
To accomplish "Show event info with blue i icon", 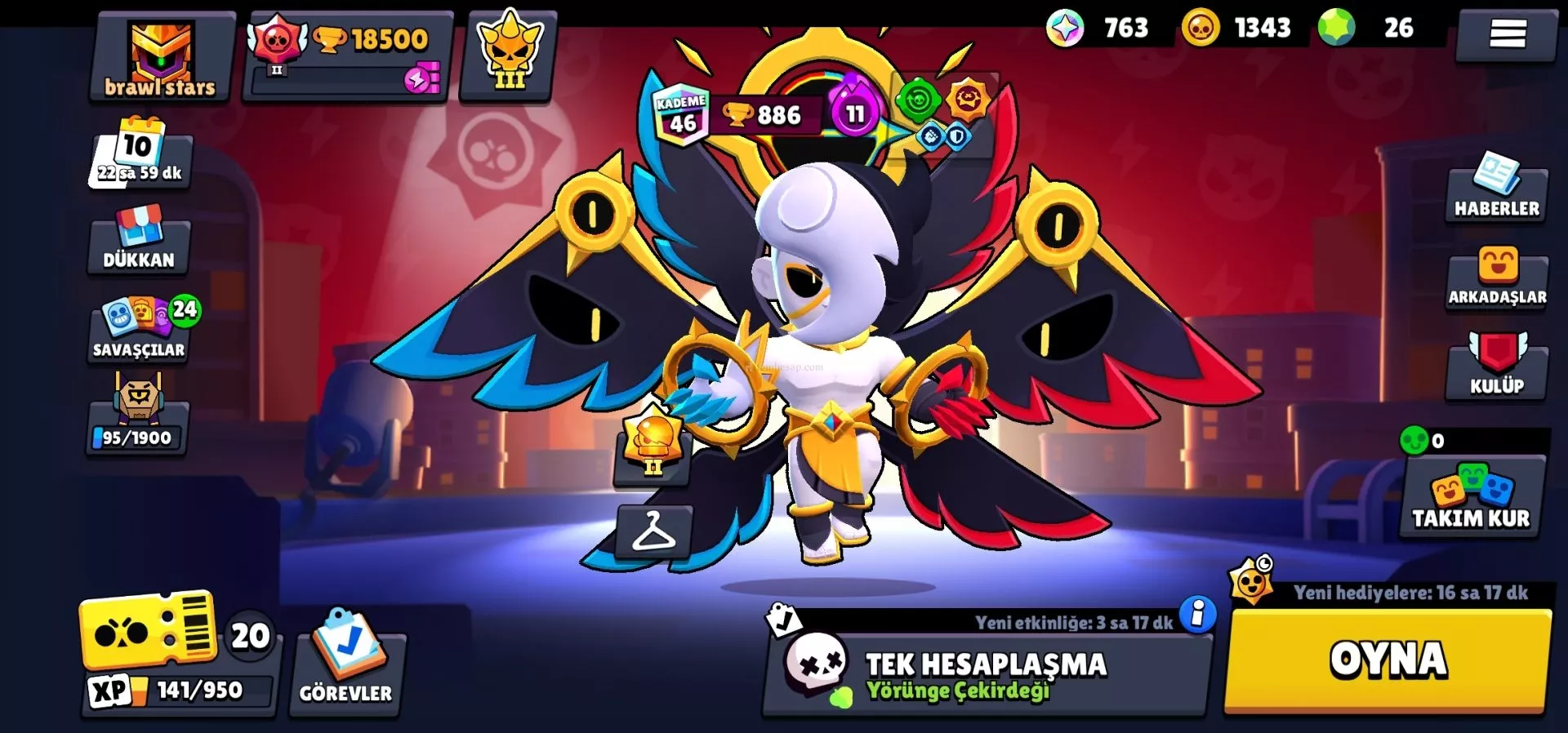I will point(1197,615).
